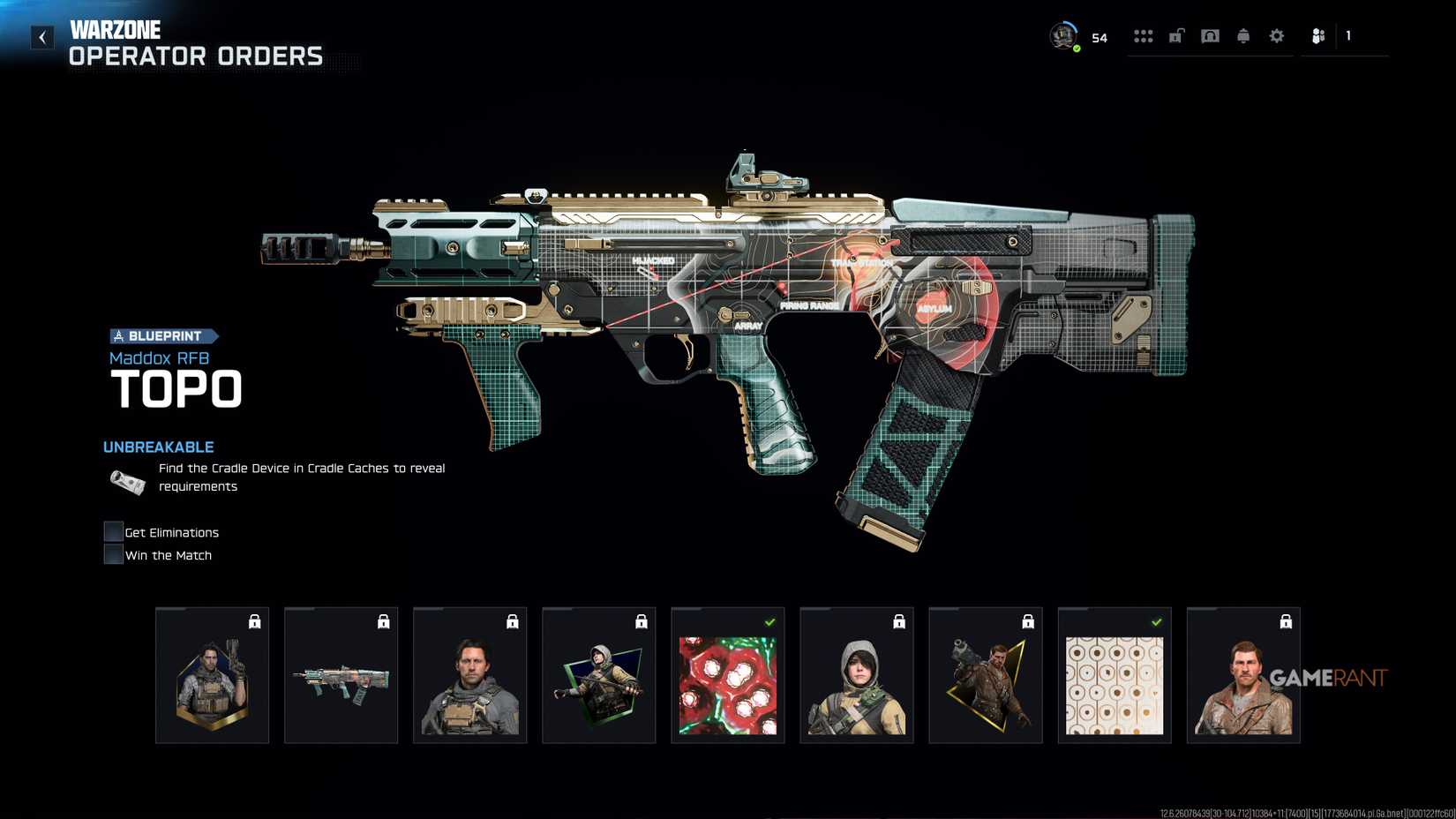This screenshot has height=819, width=1456.
Task: Switch to the Warzone Operator Orders header
Action: click(x=196, y=41)
